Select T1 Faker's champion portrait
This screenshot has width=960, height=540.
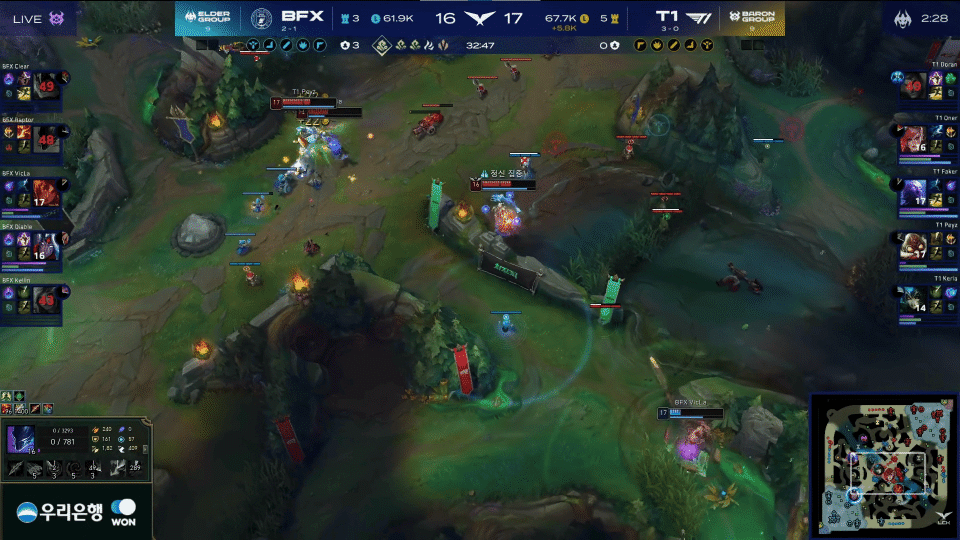pos(913,194)
